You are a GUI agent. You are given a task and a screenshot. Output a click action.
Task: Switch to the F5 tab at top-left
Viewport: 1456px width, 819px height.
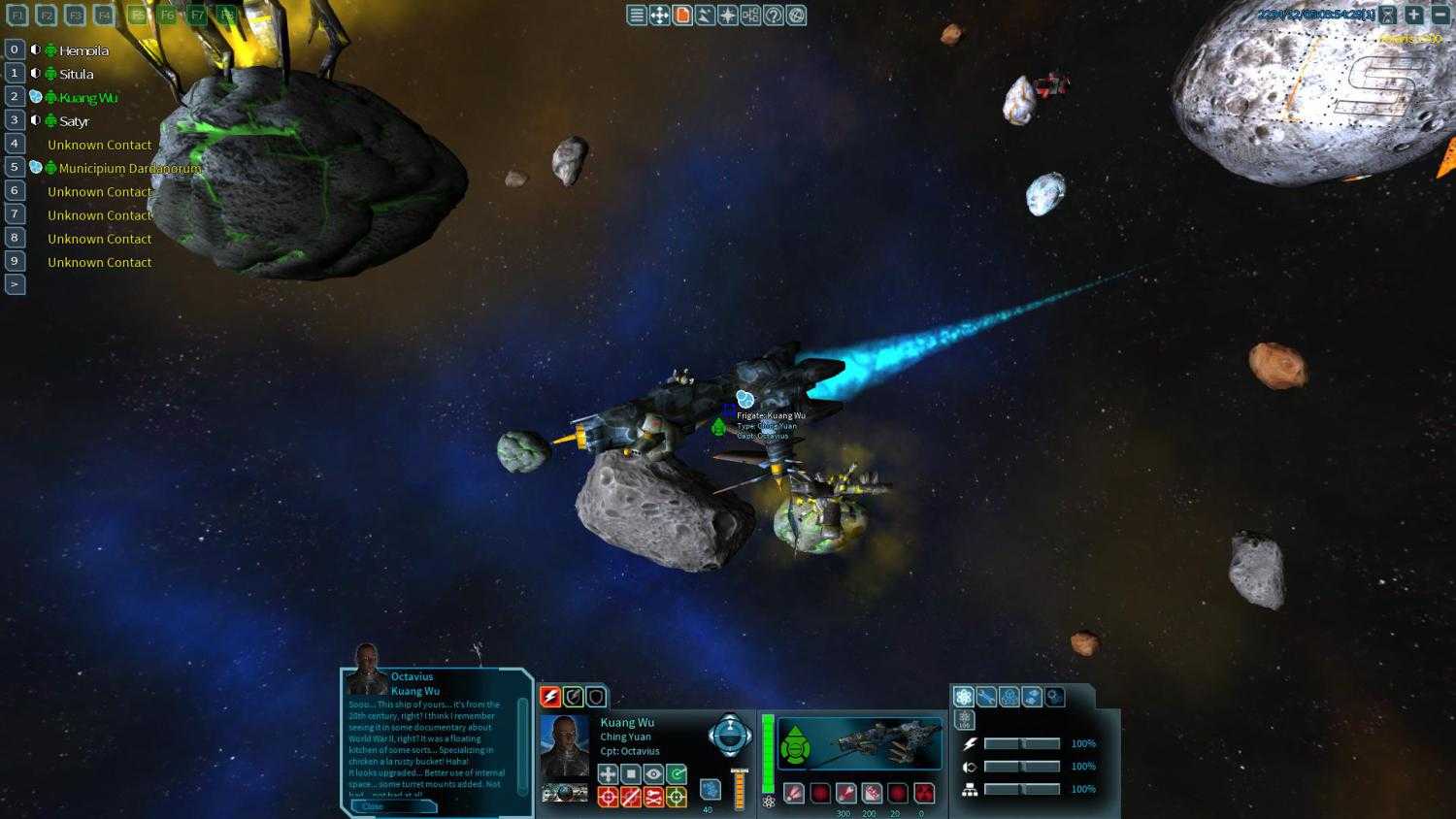pyautogui.click(x=136, y=15)
